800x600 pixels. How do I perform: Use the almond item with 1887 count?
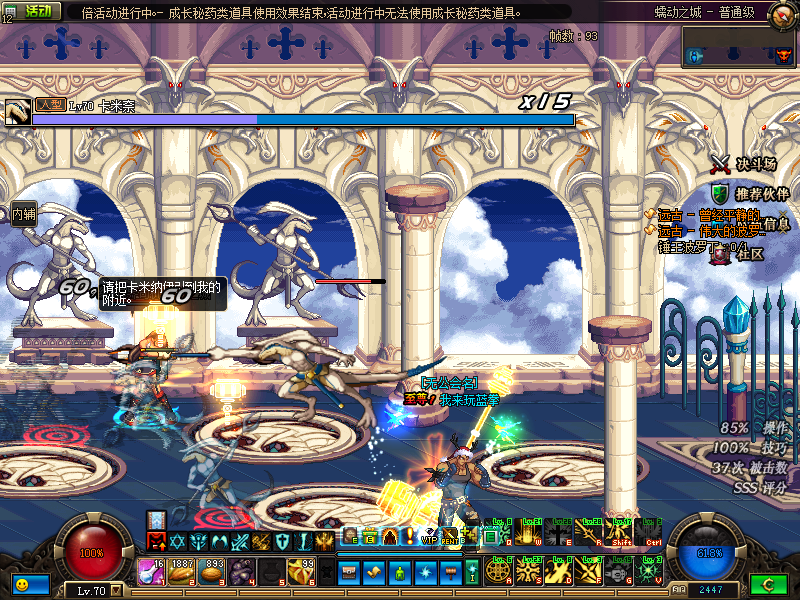tap(182, 571)
